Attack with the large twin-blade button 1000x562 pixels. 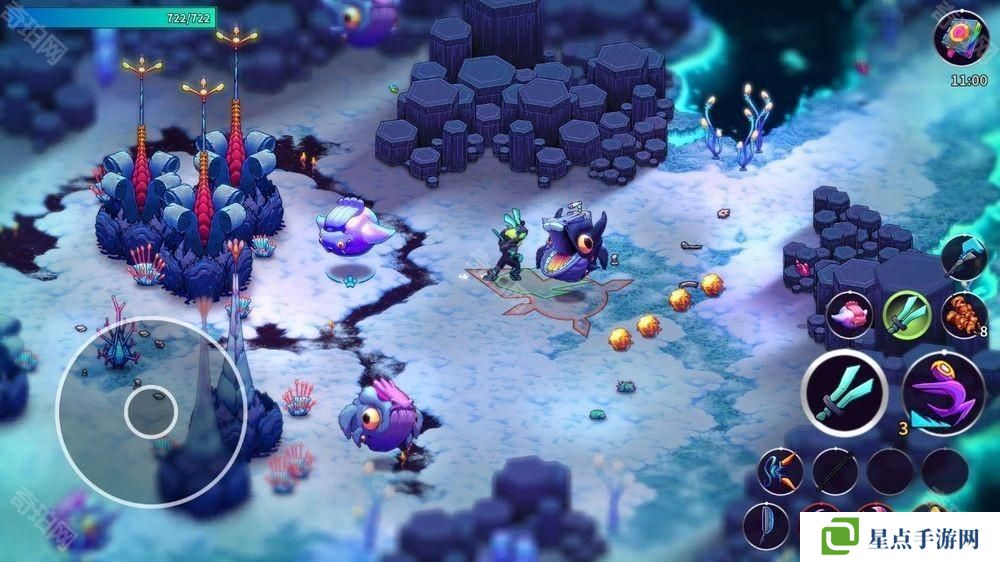844,392
